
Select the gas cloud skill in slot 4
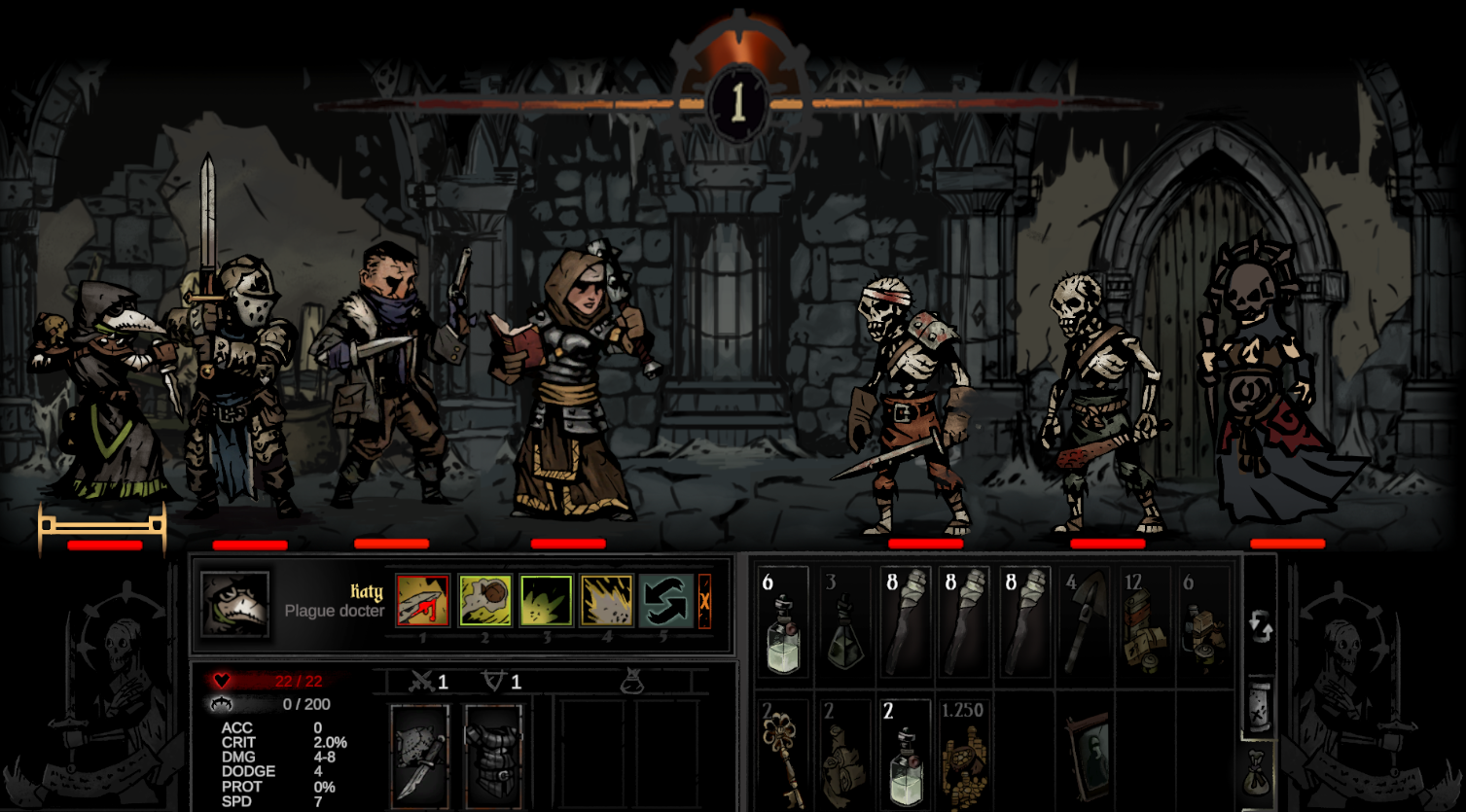click(x=606, y=601)
